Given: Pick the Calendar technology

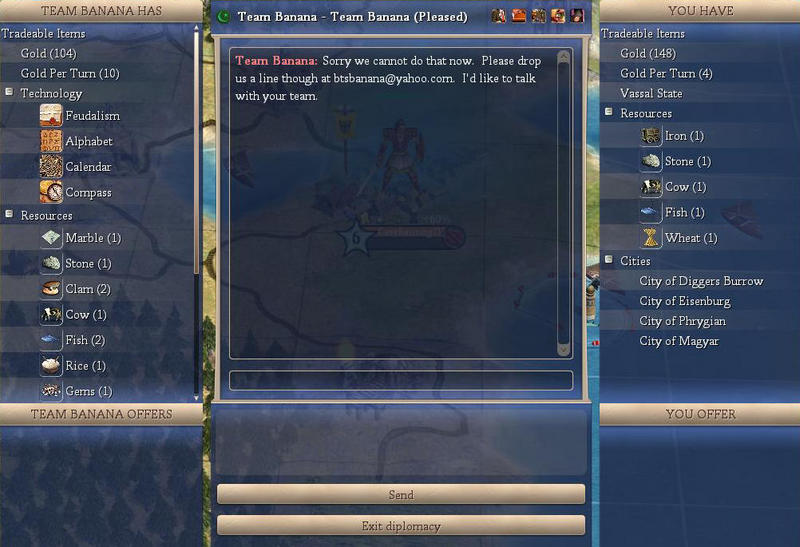Looking at the screenshot, I should pos(88,167).
